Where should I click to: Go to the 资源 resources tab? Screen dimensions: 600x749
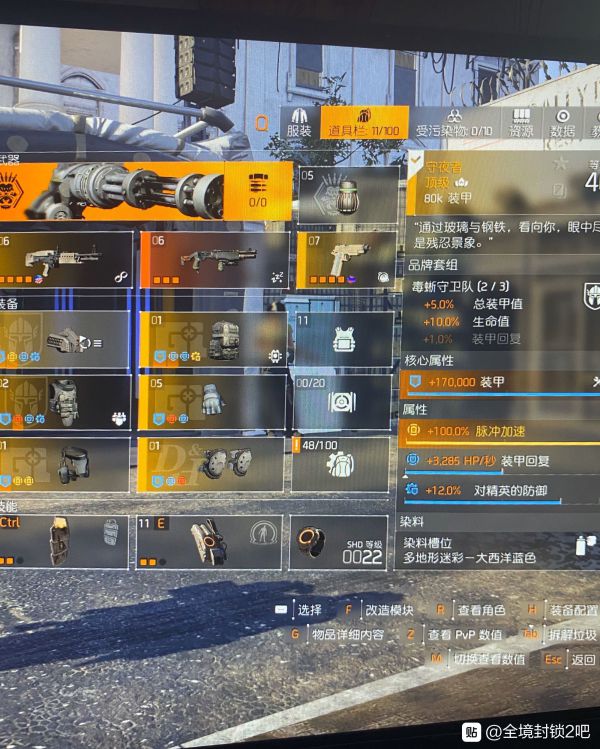click(521, 124)
